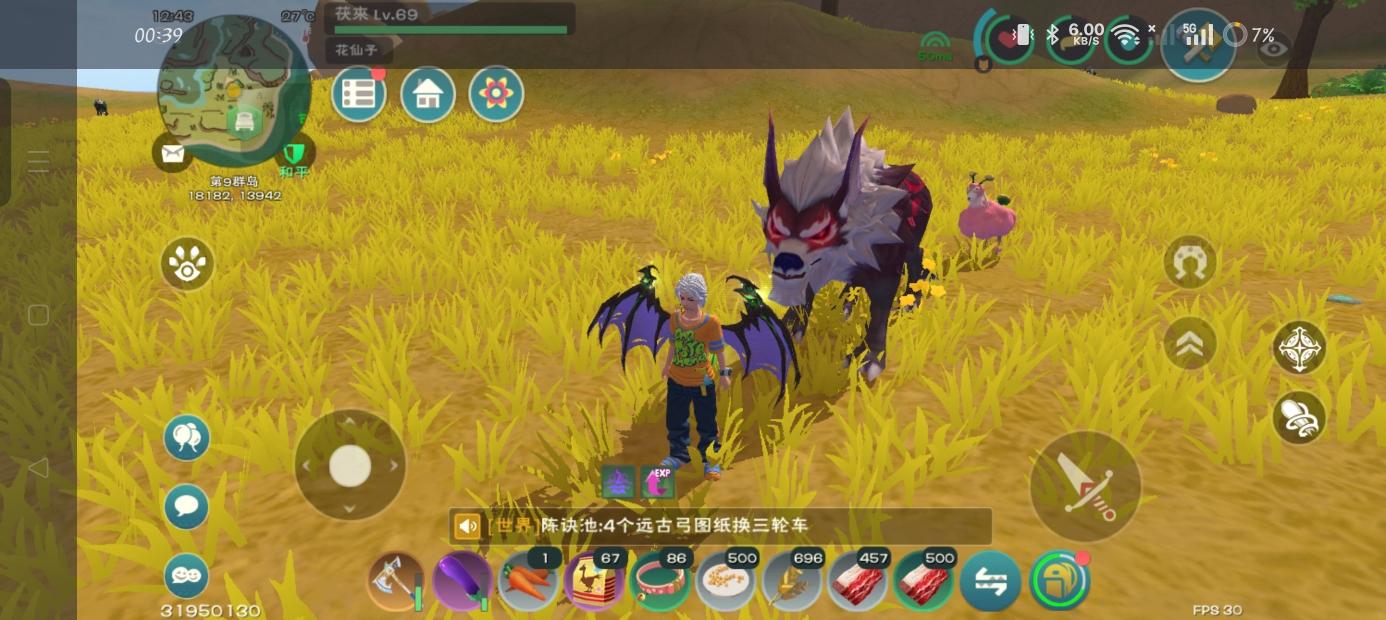Tap the house home button
This screenshot has height=620, width=1386.
point(428,95)
